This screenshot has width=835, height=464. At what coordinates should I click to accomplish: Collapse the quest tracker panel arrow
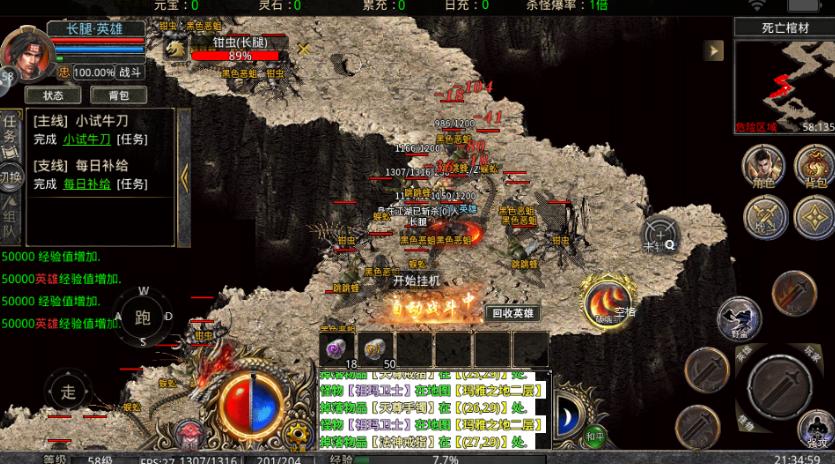184,177
